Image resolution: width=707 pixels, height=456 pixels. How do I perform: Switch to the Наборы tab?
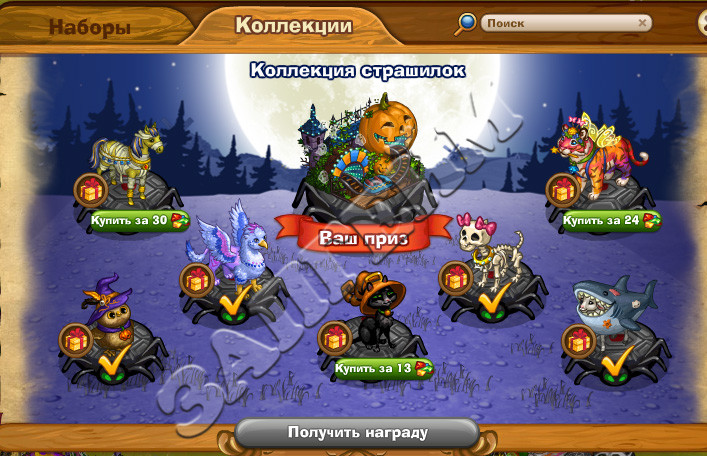click(x=90, y=27)
